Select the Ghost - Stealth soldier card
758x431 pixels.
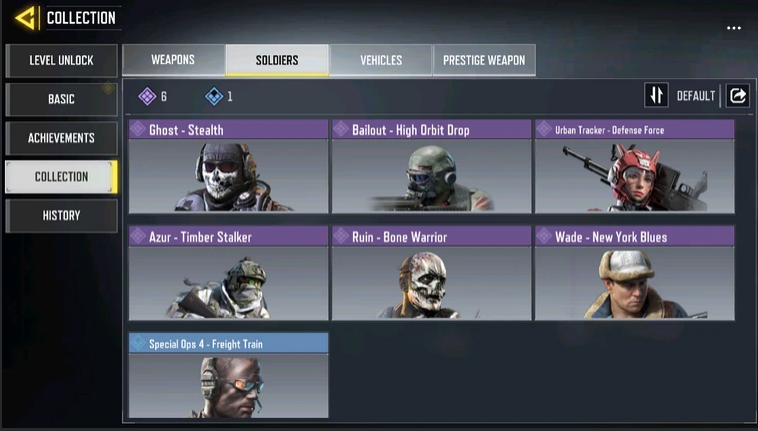tap(229, 166)
